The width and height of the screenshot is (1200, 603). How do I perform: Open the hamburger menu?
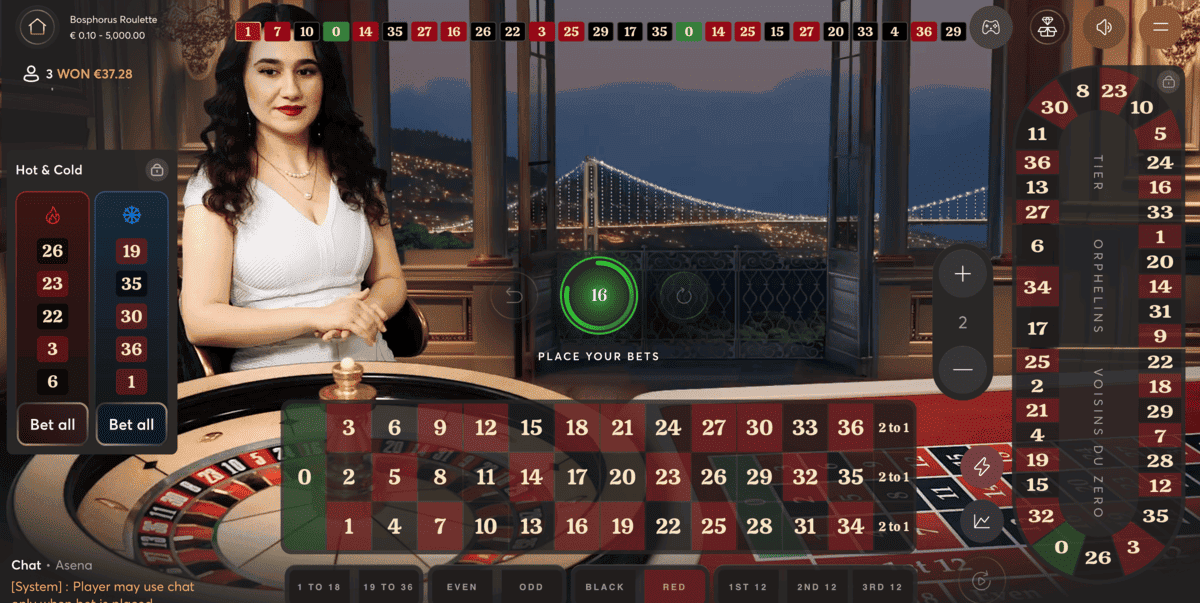click(1161, 27)
